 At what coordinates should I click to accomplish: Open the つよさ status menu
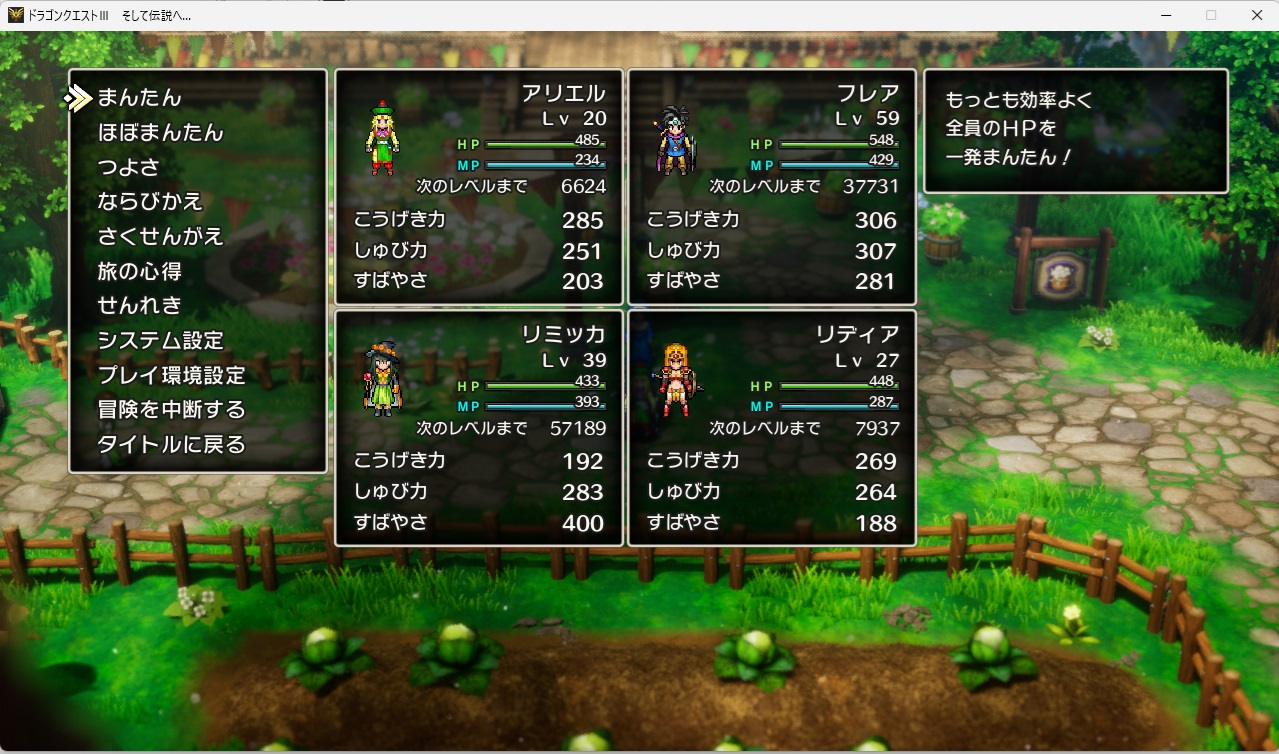pyautogui.click(x=128, y=167)
